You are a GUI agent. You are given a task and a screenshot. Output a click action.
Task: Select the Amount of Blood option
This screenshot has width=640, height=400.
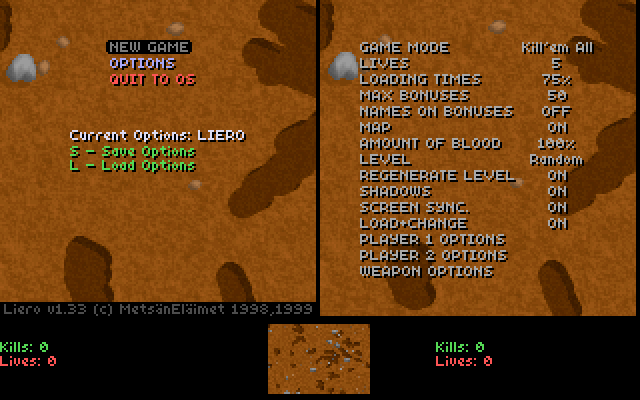tap(430, 143)
